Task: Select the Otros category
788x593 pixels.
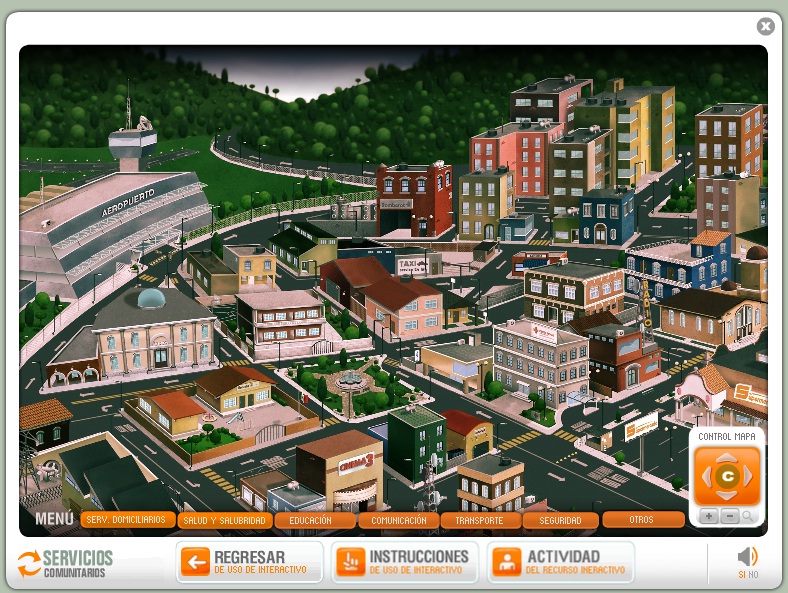Action: [x=642, y=520]
